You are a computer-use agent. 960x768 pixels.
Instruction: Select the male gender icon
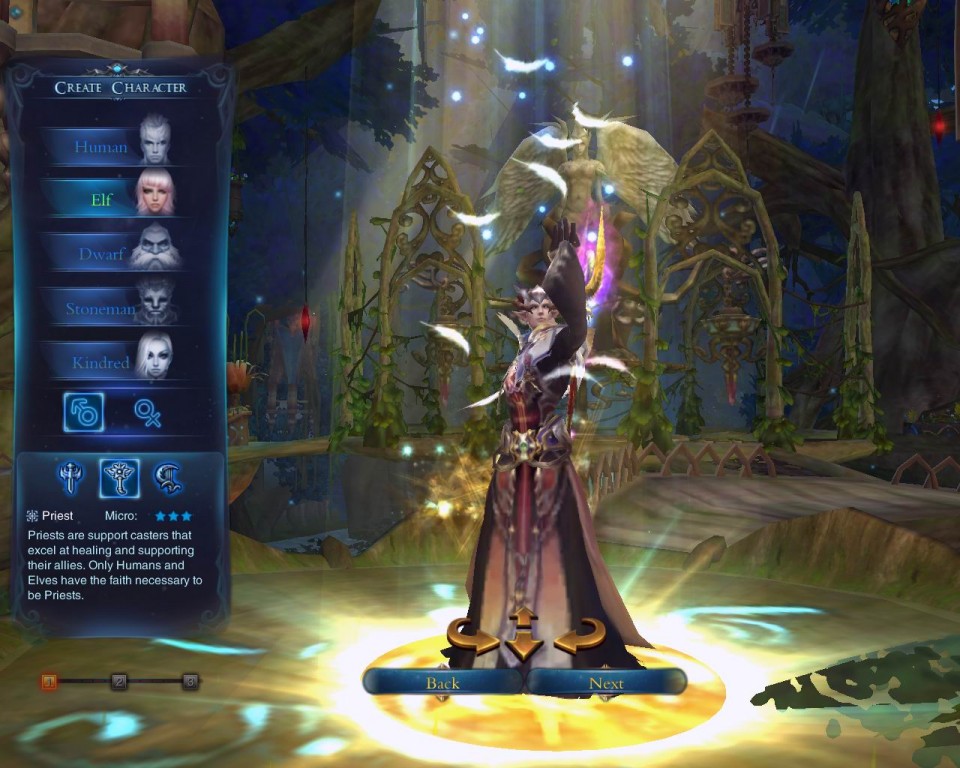[x=83, y=412]
